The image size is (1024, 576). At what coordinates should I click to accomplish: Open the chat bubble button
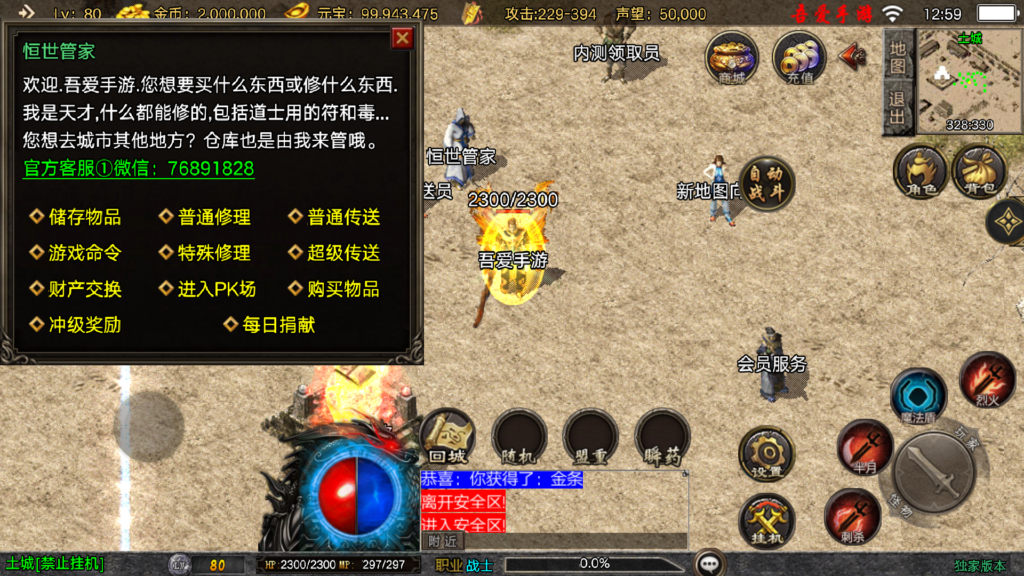coord(711,564)
